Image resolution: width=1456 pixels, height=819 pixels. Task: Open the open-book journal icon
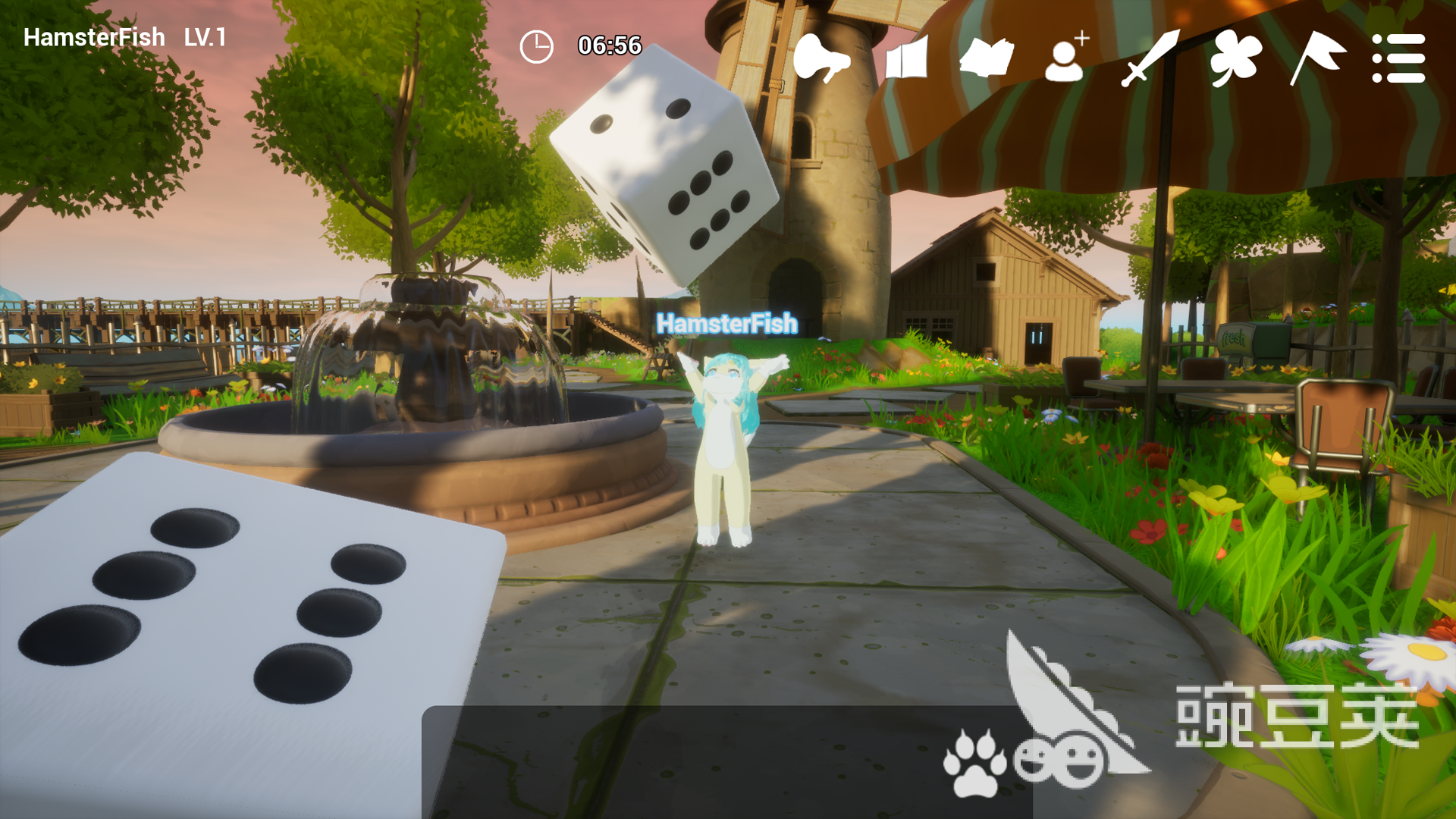click(986, 58)
